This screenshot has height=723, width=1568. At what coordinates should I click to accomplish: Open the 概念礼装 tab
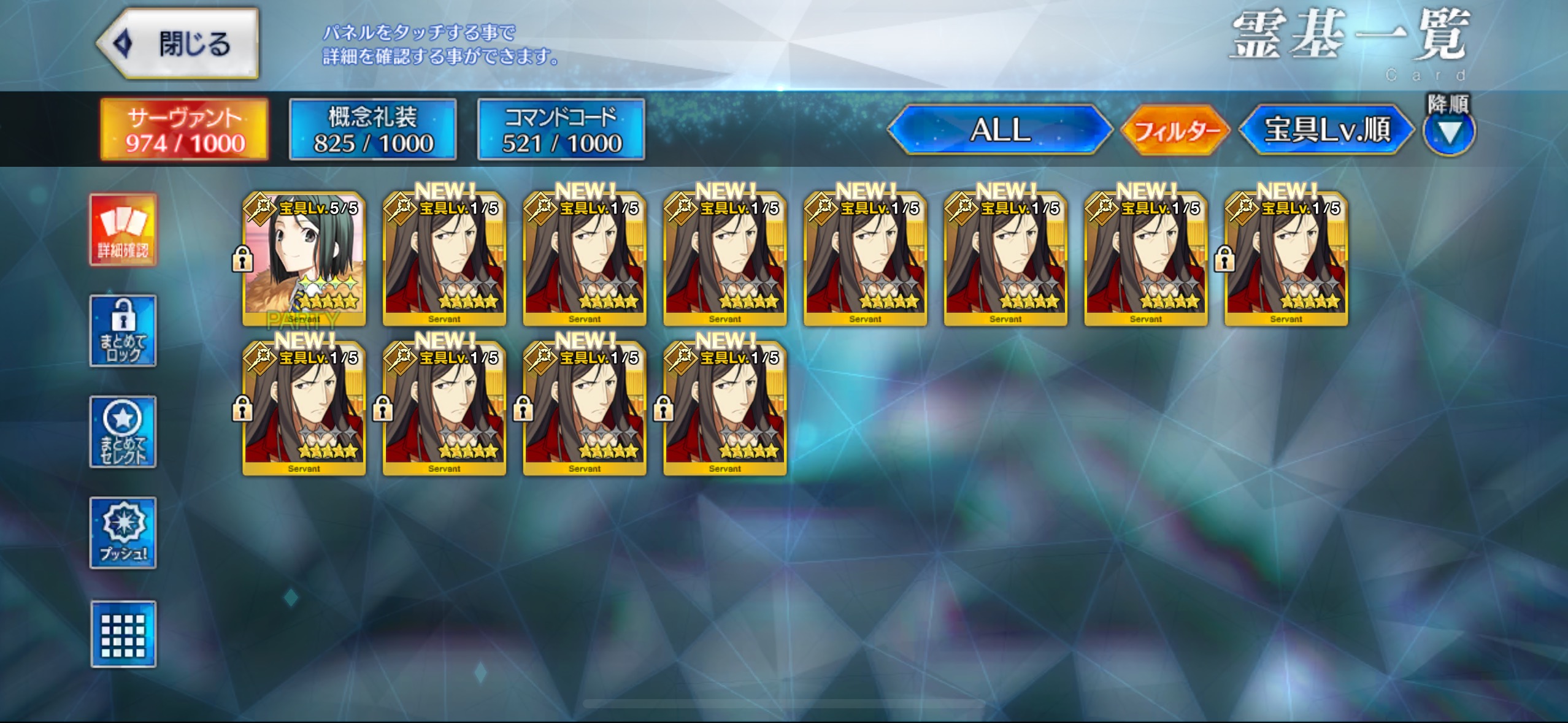click(373, 130)
